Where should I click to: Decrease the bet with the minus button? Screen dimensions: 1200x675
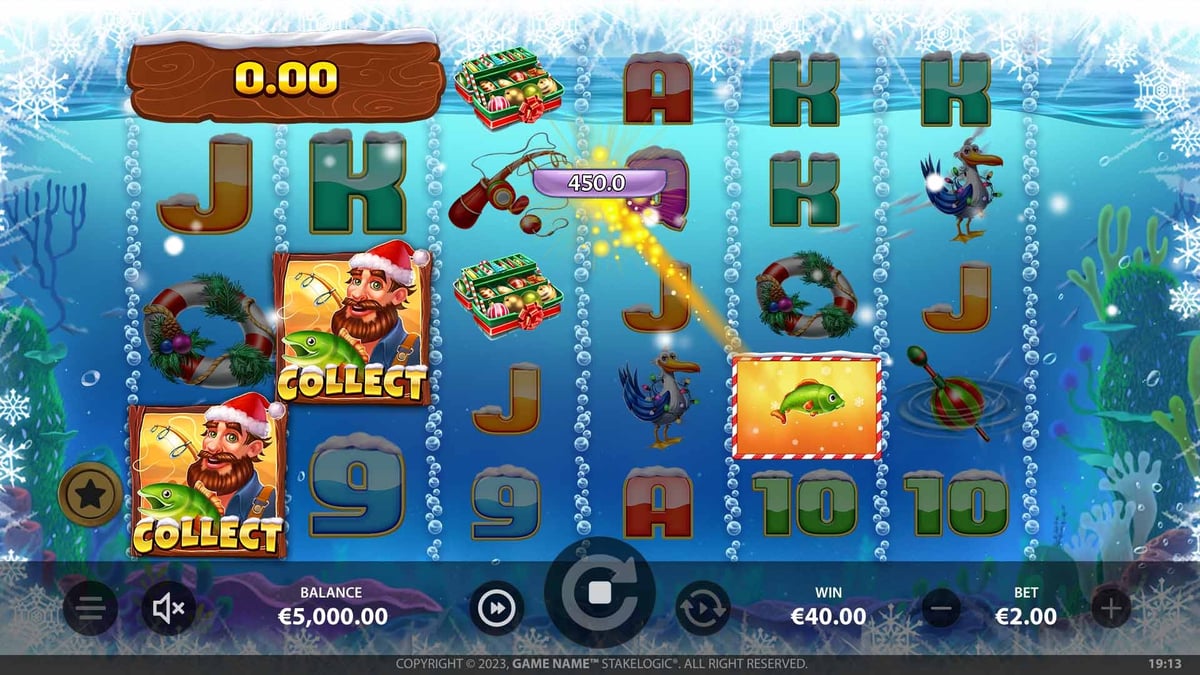[x=941, y=607]
